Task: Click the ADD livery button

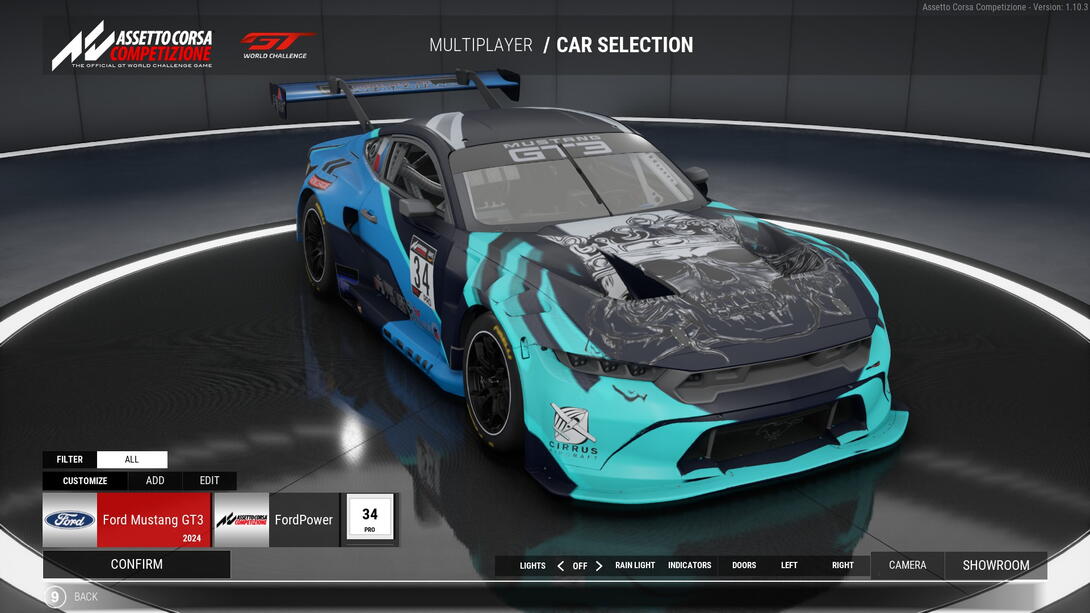Action: [x=155, y=481]
